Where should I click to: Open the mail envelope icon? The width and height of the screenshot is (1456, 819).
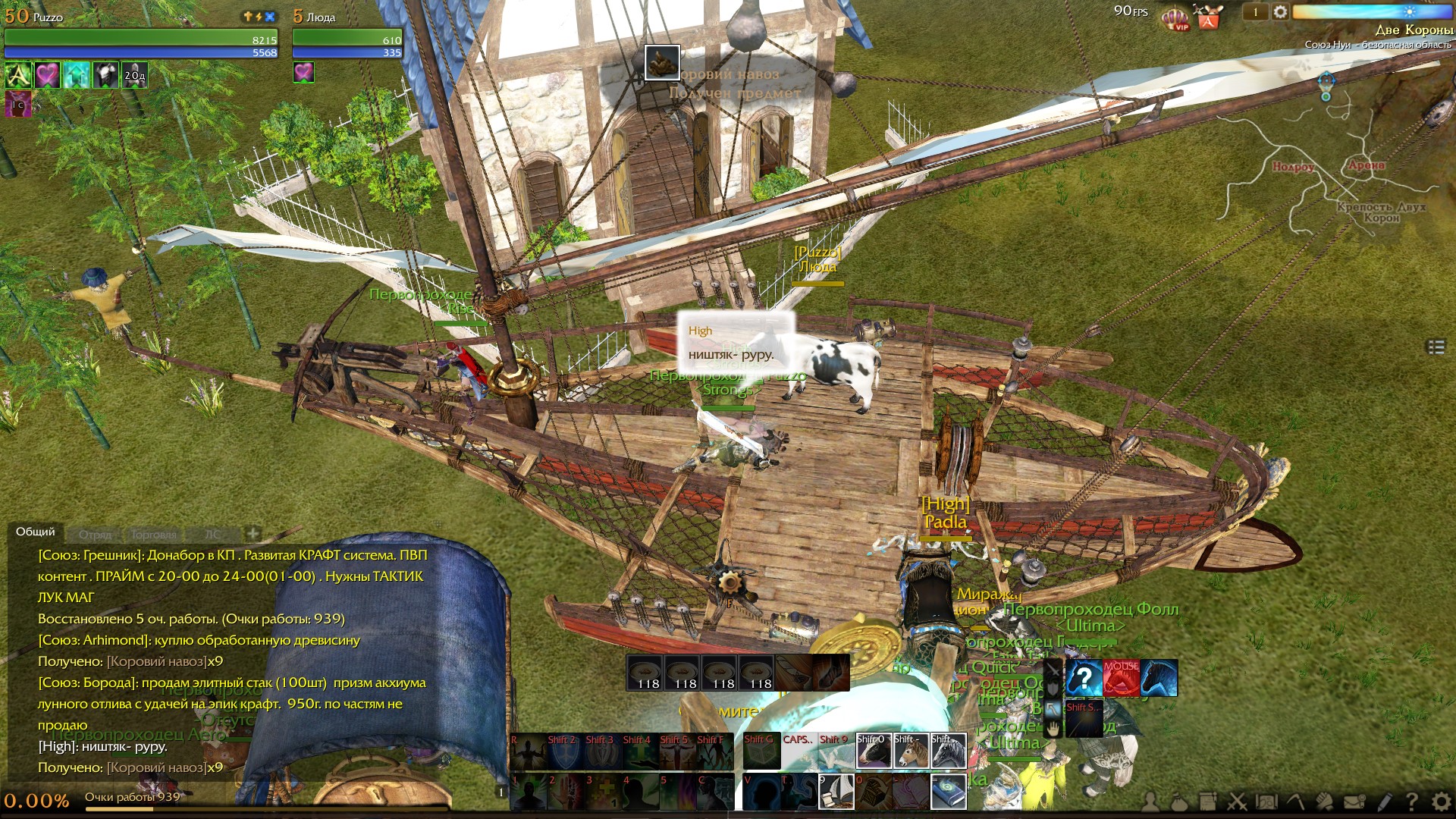pos(1354,801)
